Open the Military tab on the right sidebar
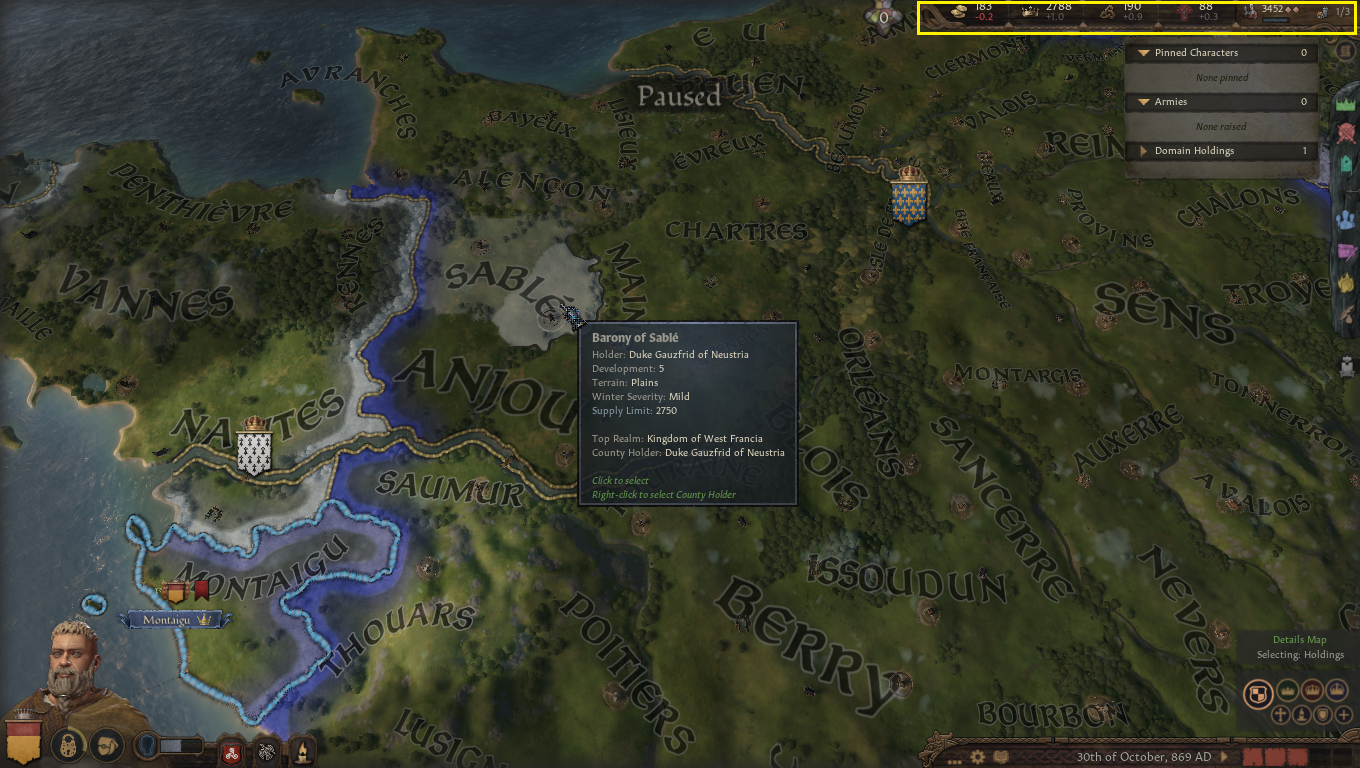 tap(1345, 131)
